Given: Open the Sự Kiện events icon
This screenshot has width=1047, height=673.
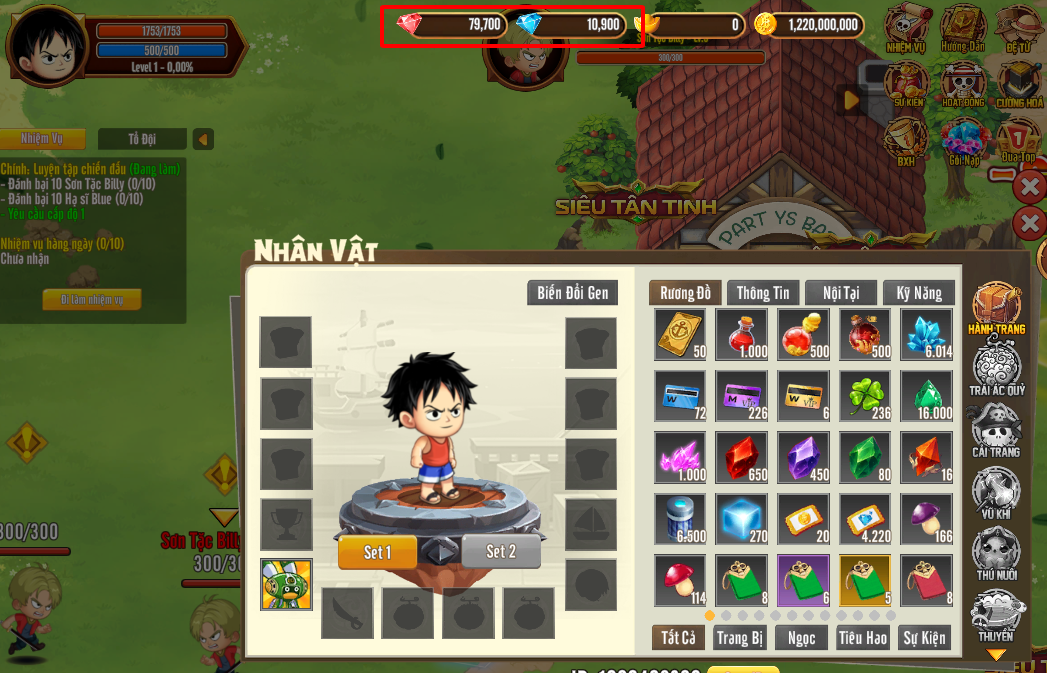Looking at the screenshot, I should pos(908,82).
